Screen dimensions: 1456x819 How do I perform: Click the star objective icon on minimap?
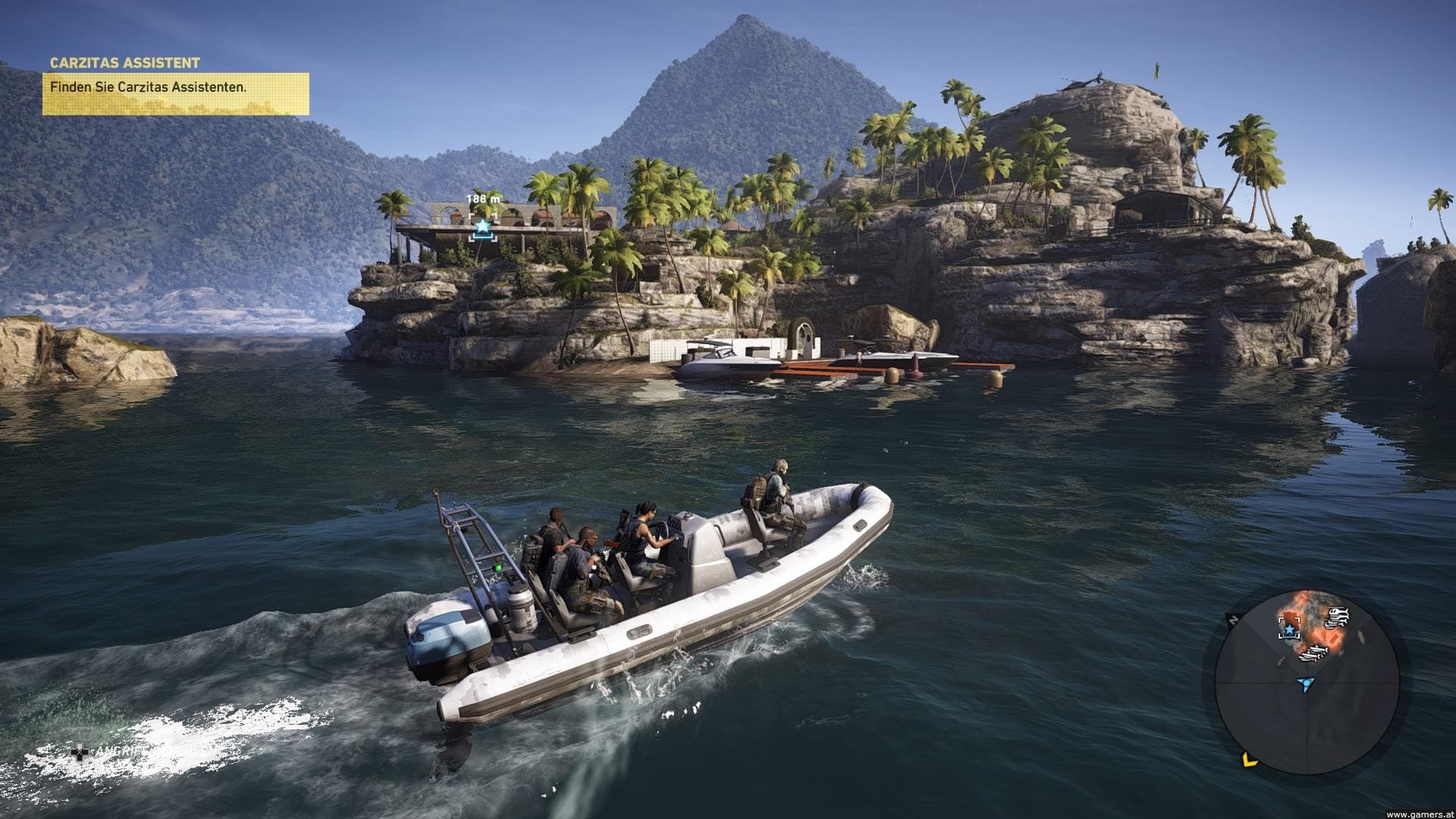(1289, 629)
